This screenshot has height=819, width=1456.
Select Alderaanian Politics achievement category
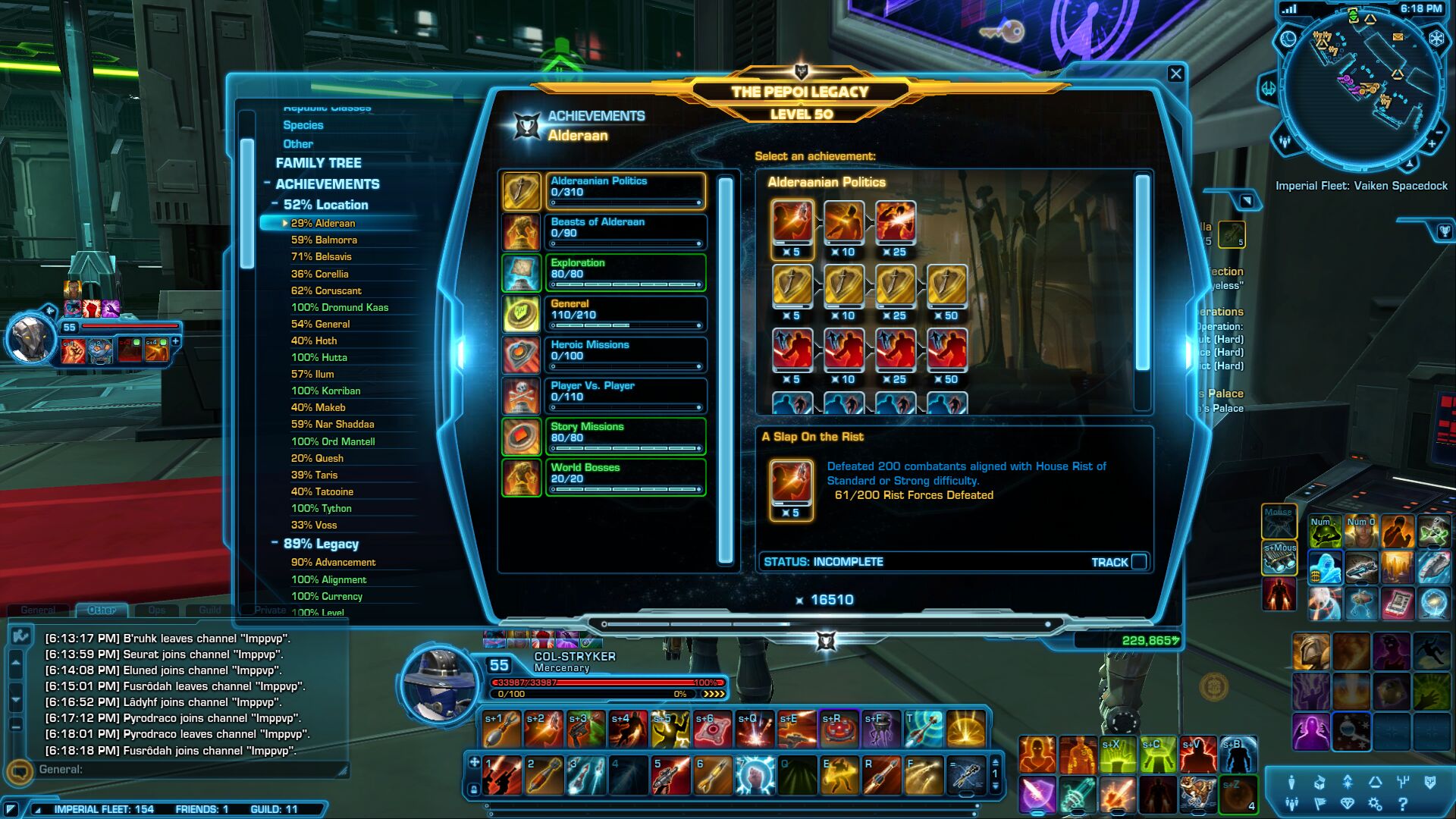click(625, 191)
